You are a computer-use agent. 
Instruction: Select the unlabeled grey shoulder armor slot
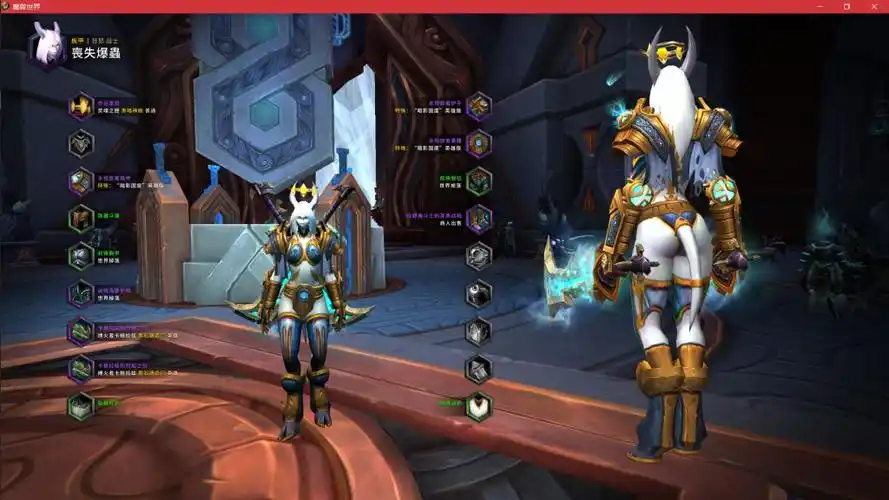(81, 143)
